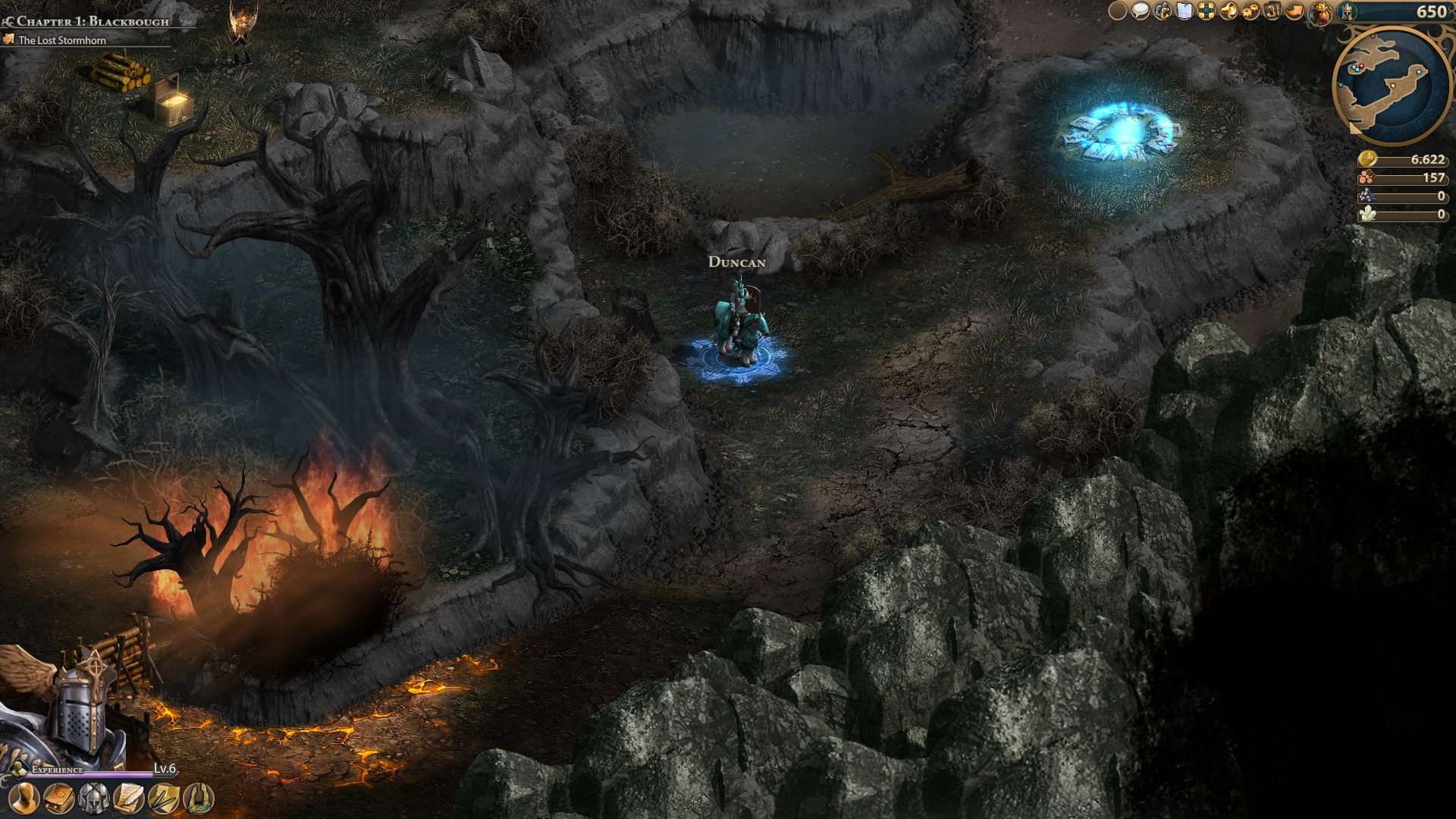
Task: Click the gold counter showing 6.622
Action: point(1403,161)
